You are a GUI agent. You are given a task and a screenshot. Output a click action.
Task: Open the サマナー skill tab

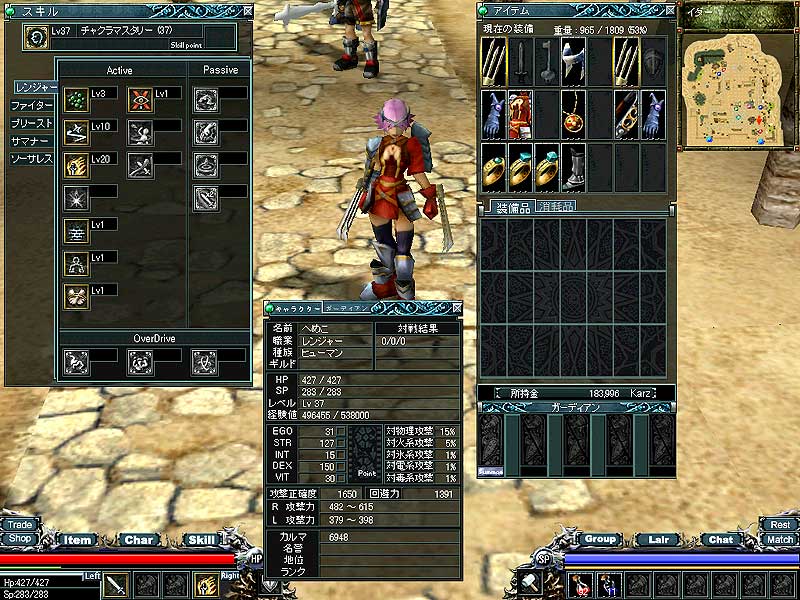pos(30,141)
